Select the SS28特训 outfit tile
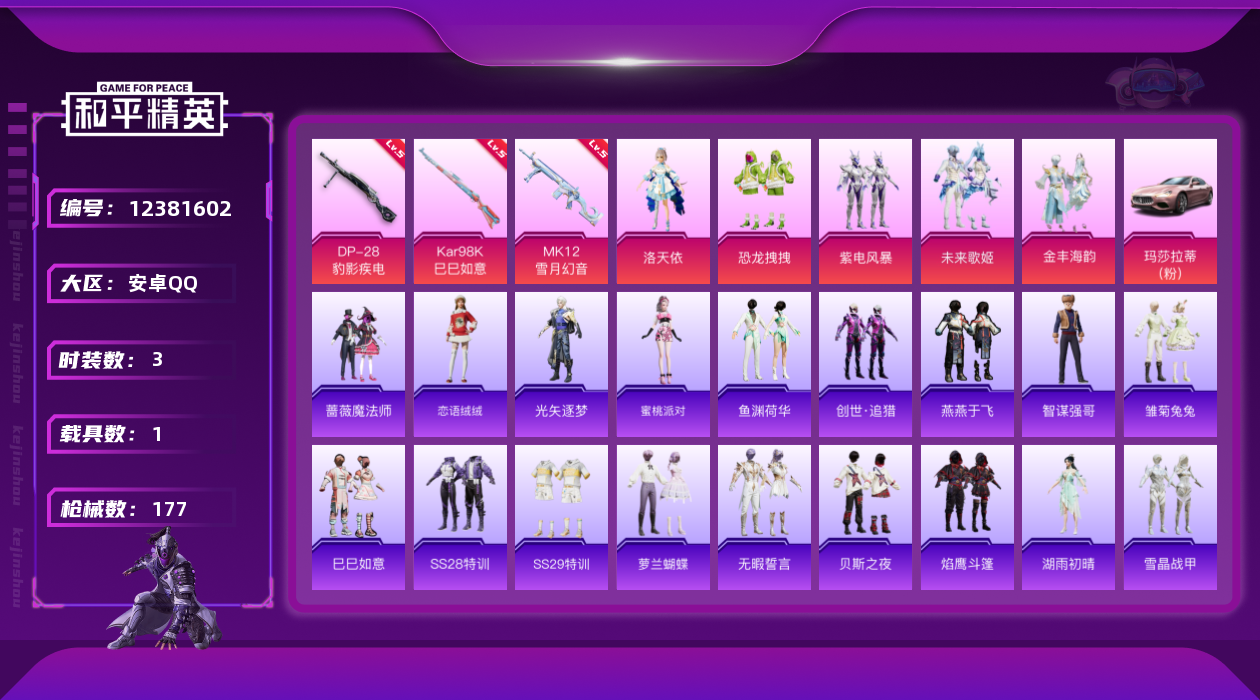The height and width of the screenshot is (700, 1260). pyautogui.click(x=460, y=517)
